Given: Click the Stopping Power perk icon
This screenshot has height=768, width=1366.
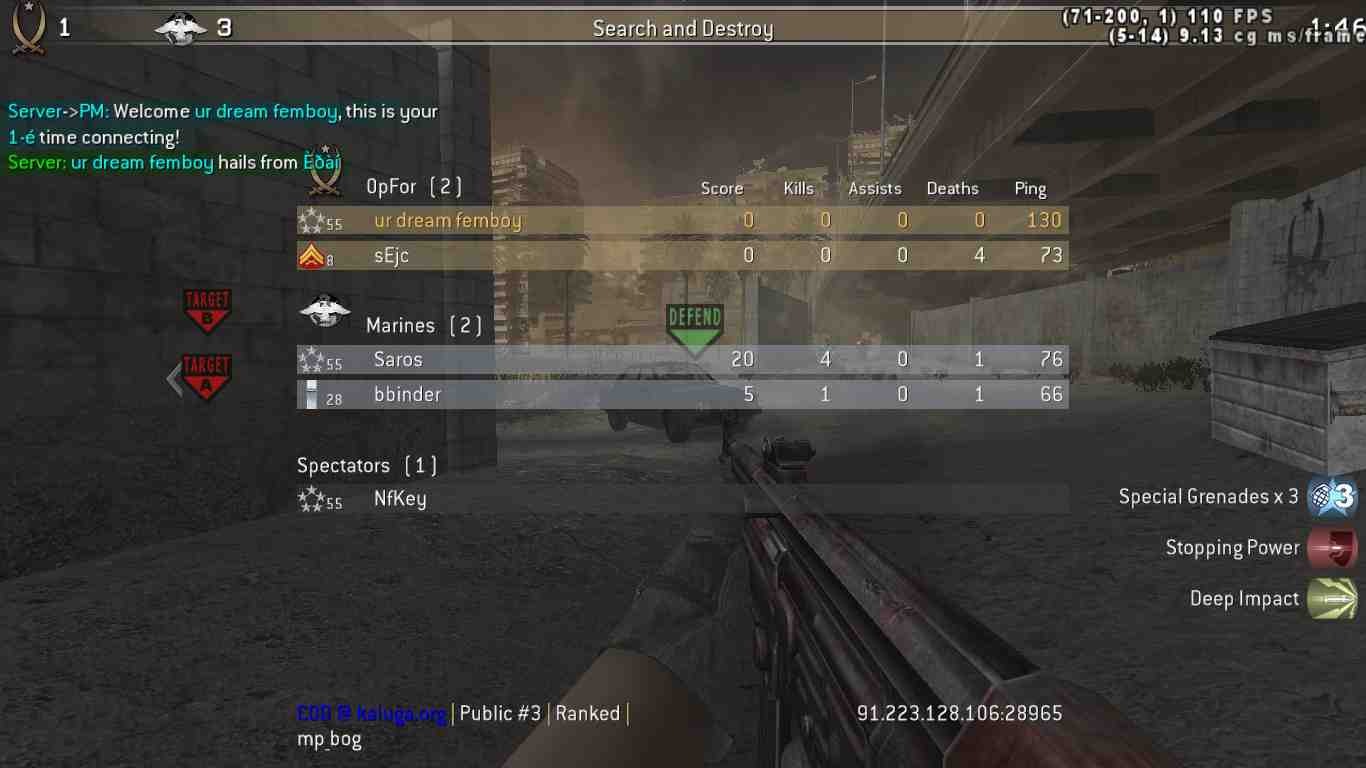Looking at the screenshot, I should pyautogui.click(x=1334, y=548).
